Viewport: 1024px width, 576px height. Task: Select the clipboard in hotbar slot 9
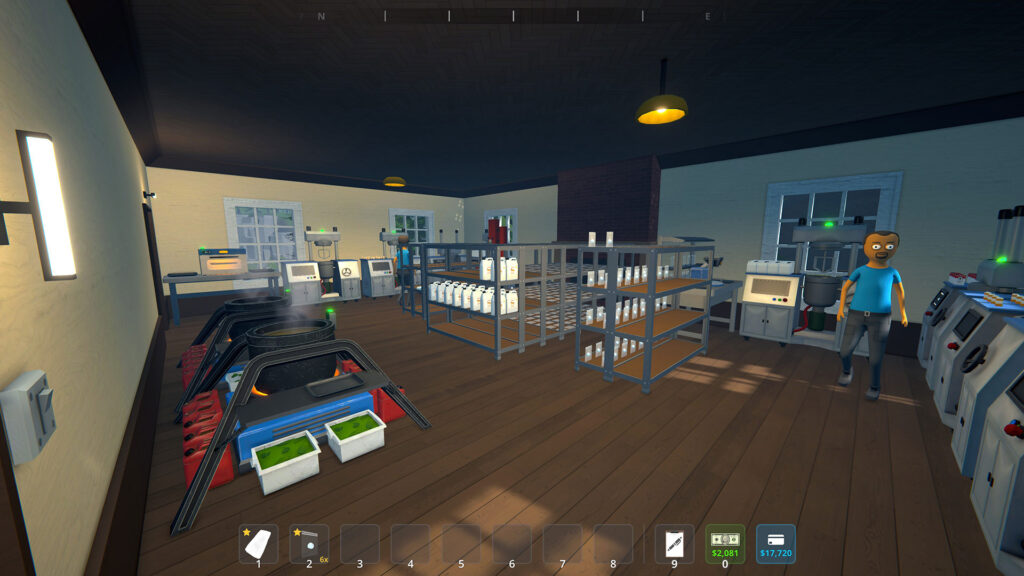point(674,544)
